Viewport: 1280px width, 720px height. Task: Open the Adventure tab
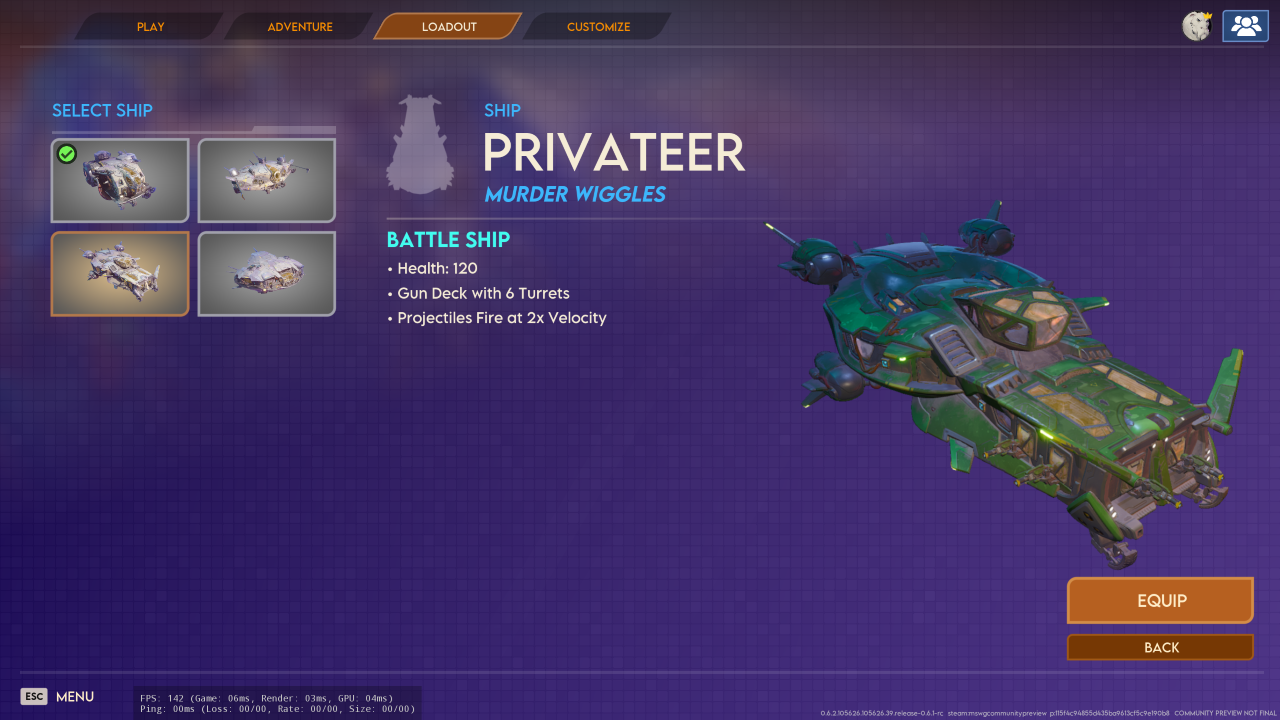click(299, 27)
